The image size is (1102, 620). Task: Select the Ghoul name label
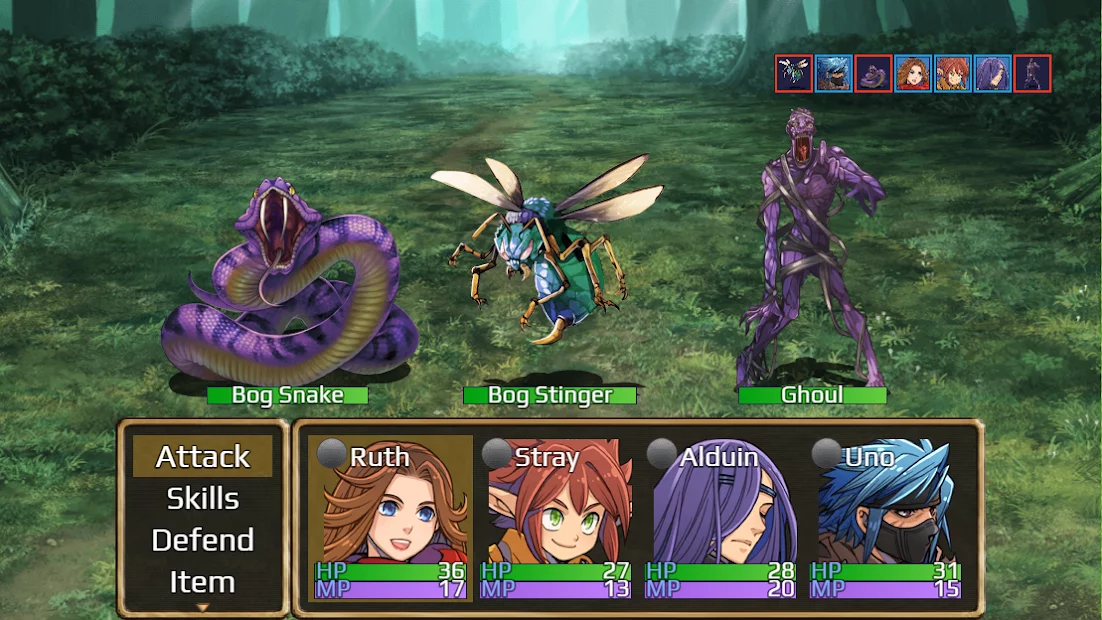click(x=812, y=395)
